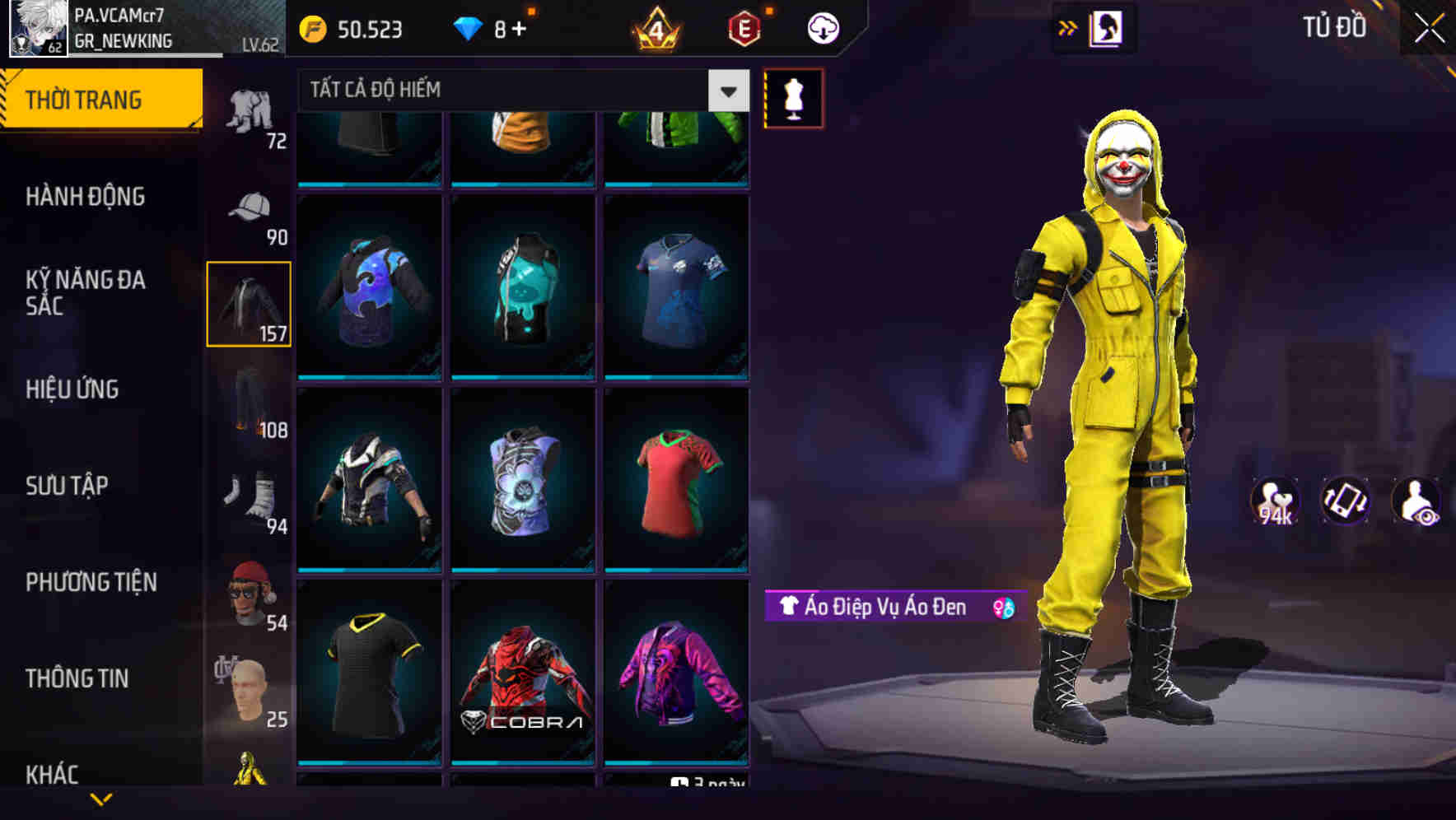Select the highlighted jacket category with count 157

pos(249,303)
